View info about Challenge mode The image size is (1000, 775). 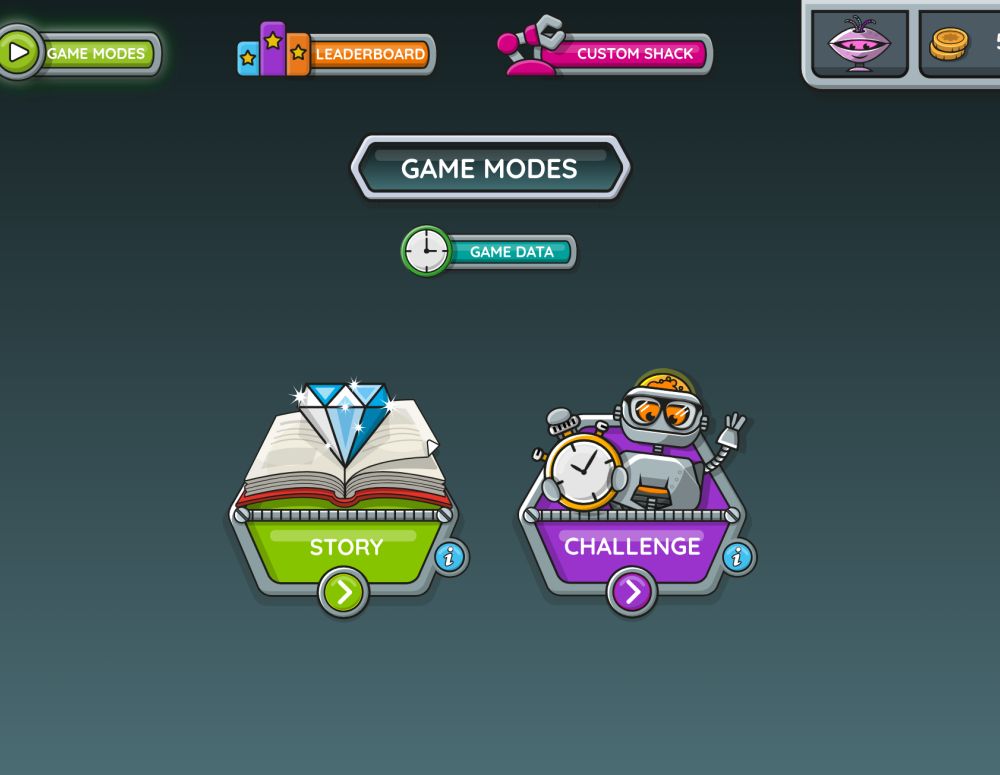(x=738, y=556)
